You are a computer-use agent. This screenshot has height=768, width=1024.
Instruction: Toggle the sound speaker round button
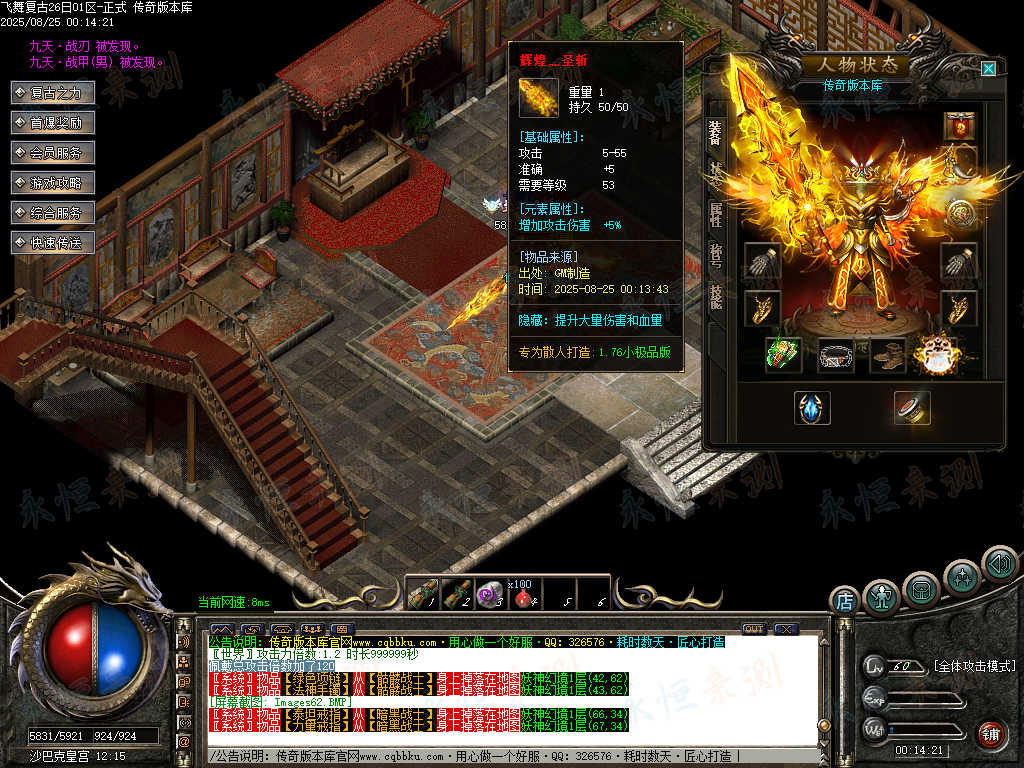(999, 564)
